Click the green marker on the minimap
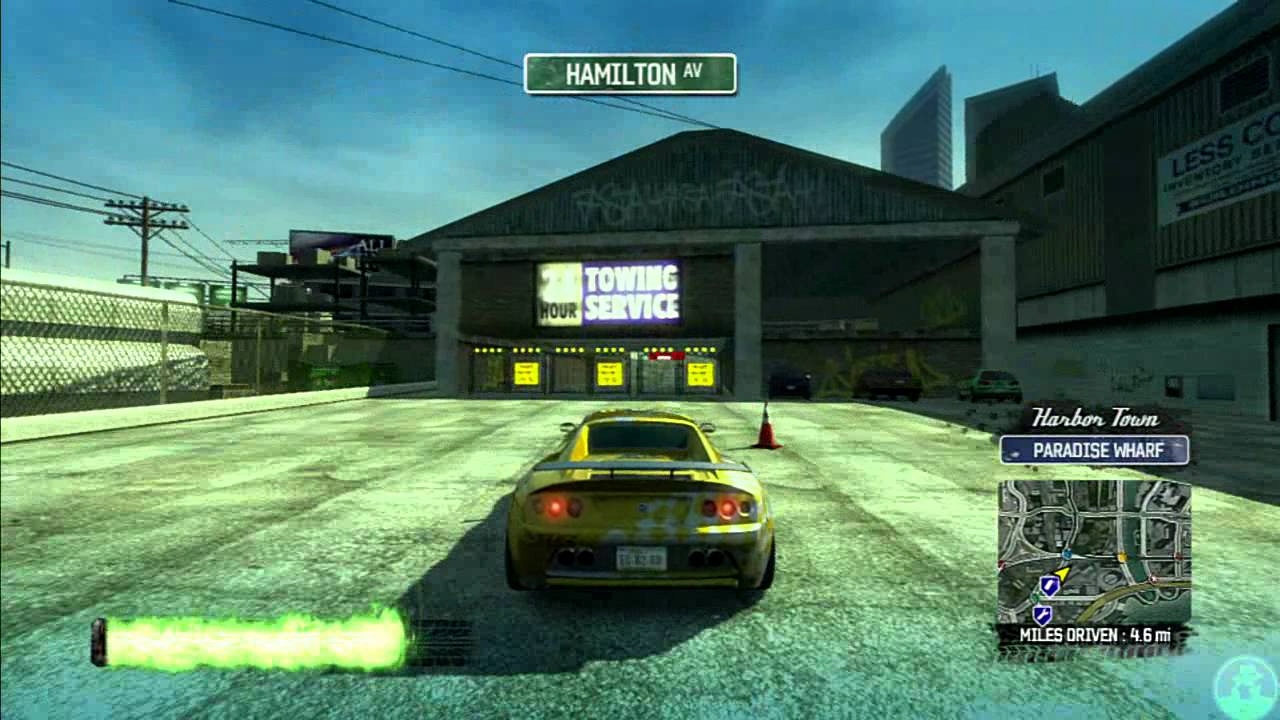 coord(1035,597)
